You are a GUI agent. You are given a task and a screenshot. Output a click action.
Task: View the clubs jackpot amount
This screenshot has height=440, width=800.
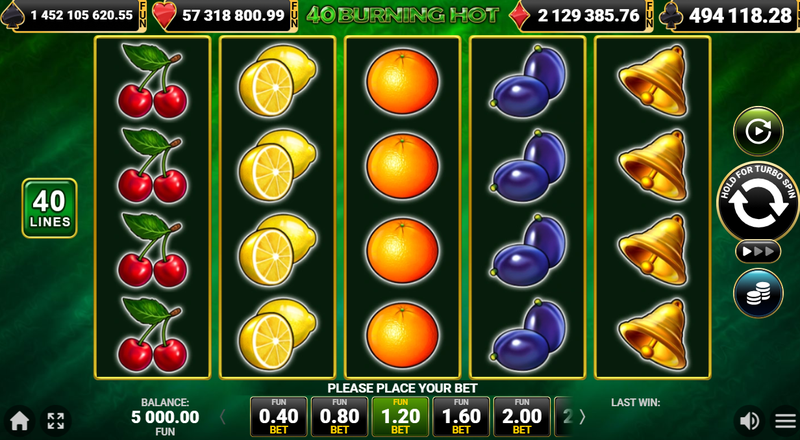[x=730, y=15]
